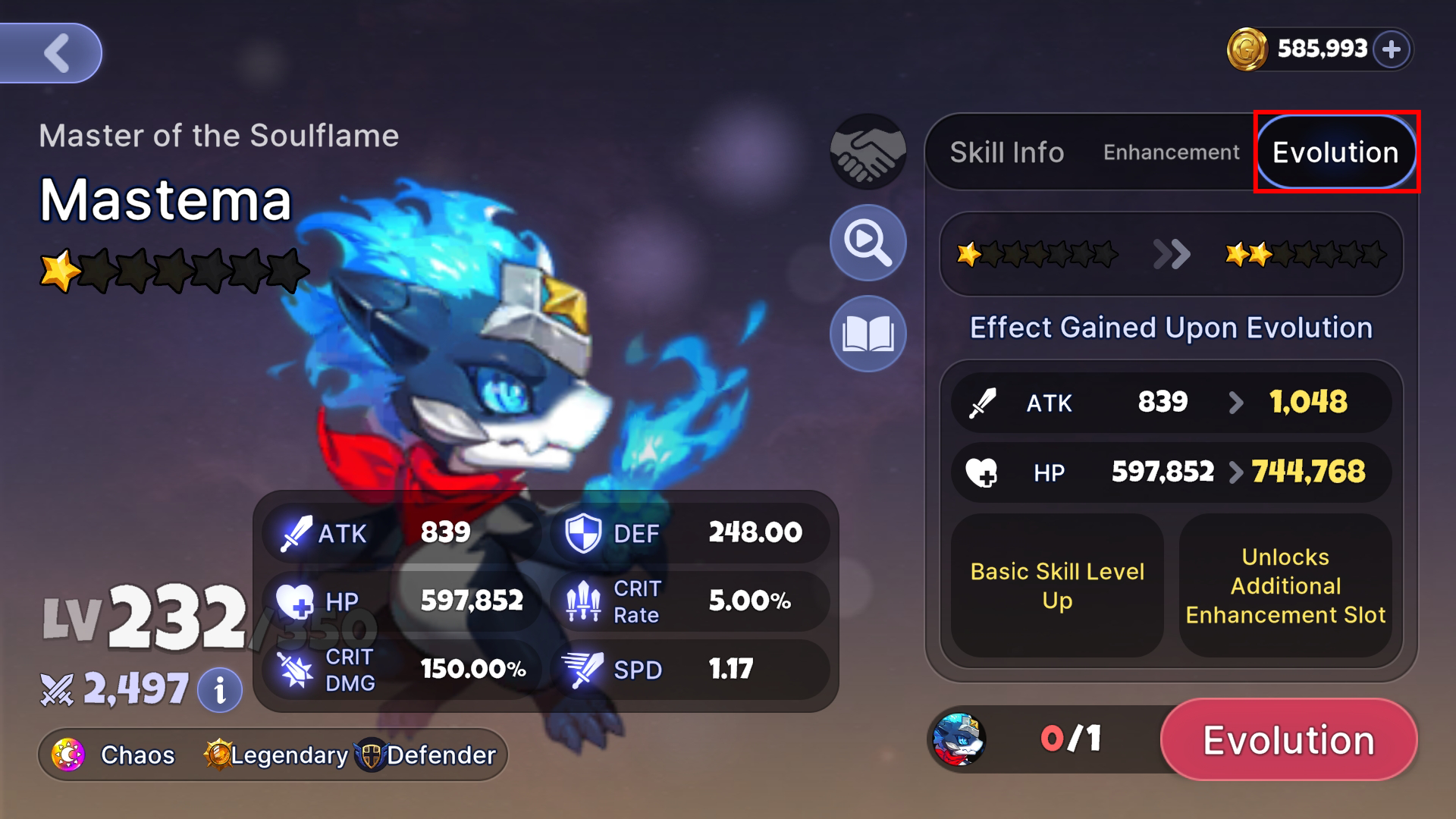Viewport: 1456px width, 819px height.
Task: Show combat power info details
Action: pyautogui.click(x=220, y=690)
